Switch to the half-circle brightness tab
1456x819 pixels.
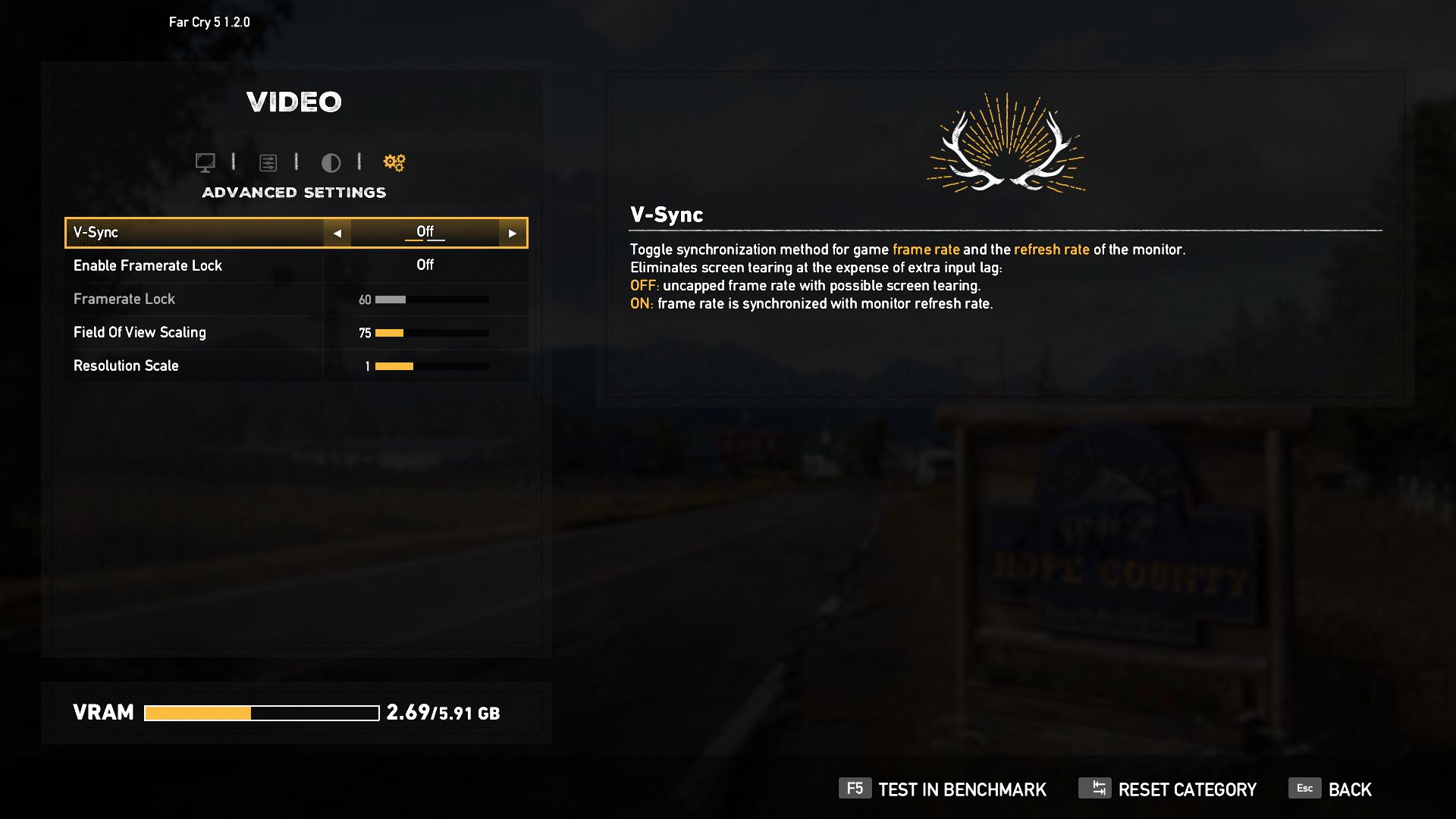coord(331,162)
